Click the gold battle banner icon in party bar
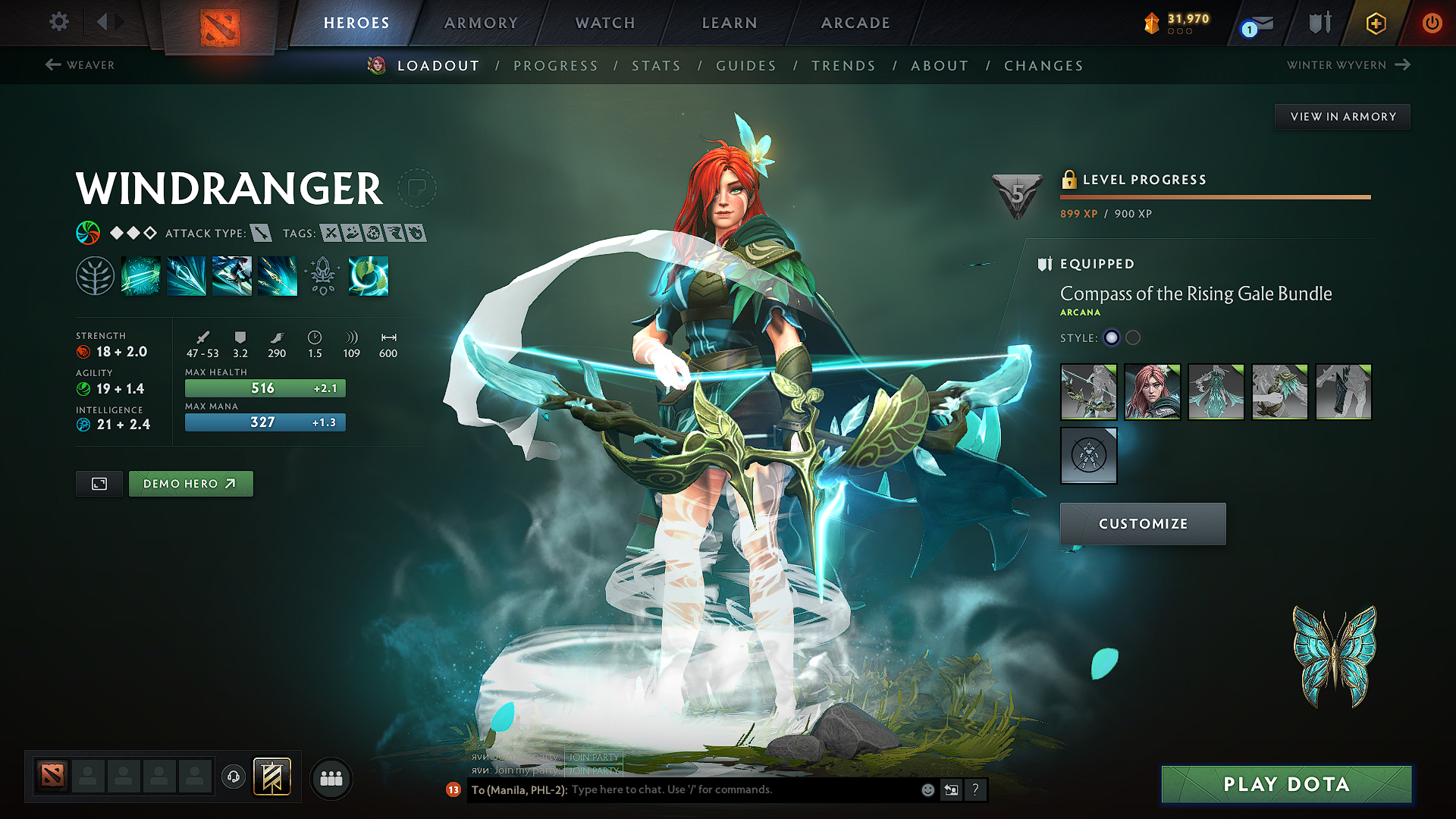 pyautogui.click(x=273, y=777)
